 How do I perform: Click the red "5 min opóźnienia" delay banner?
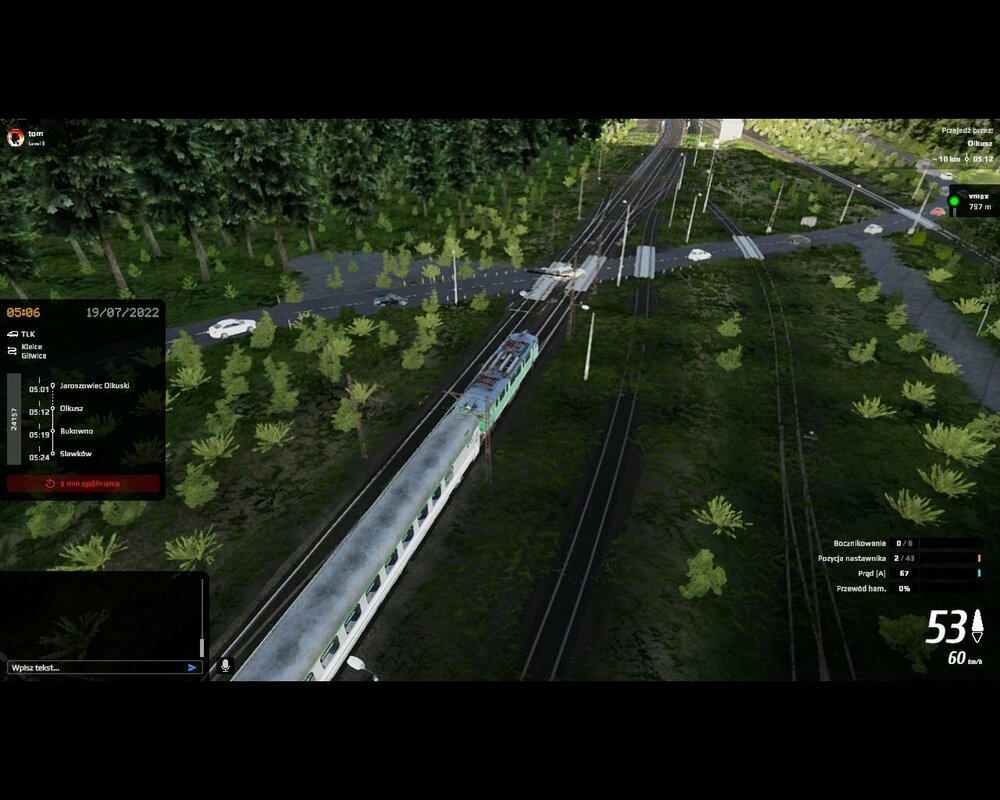[83, 484]
